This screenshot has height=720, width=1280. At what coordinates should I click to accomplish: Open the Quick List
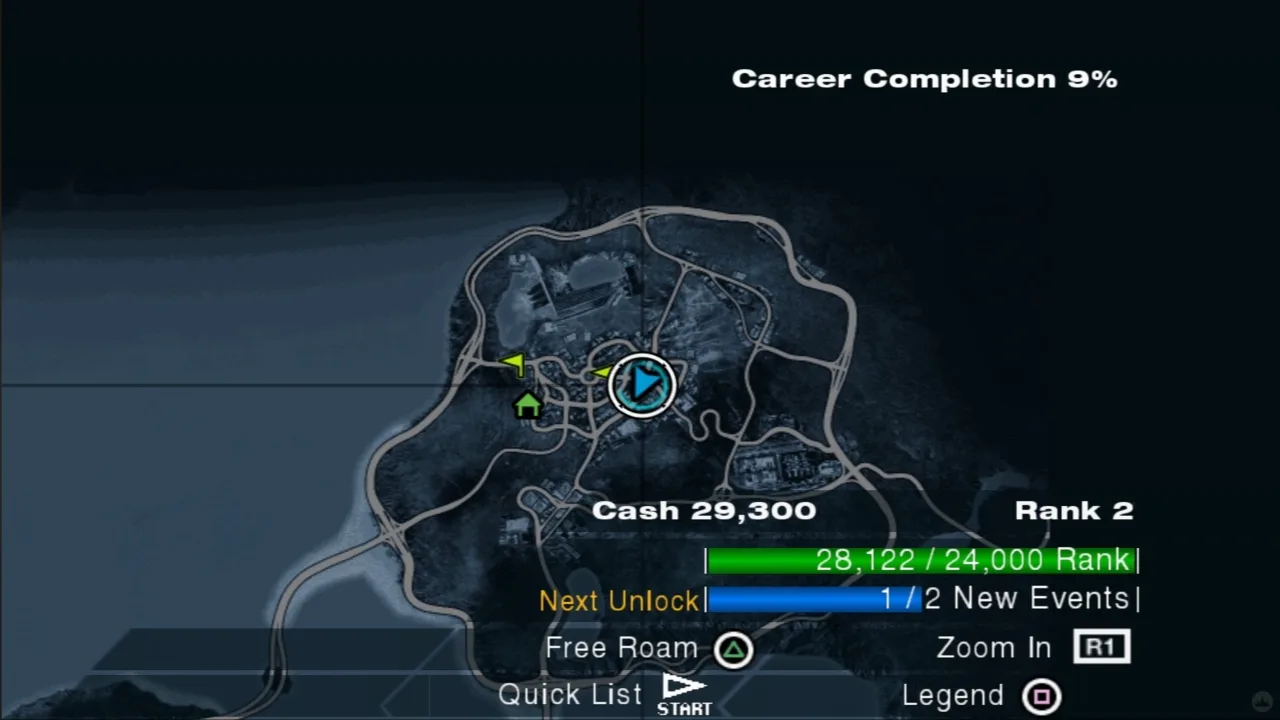pyautogui.click(x=569, y=693)
